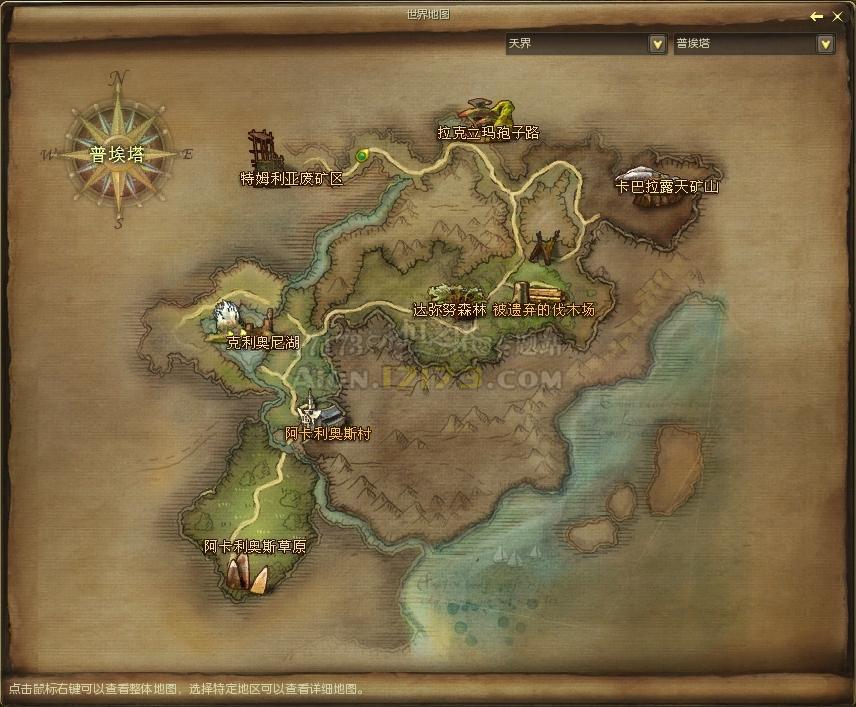Select 被遗弃的伐木场 location
The image size is (856, 707).
543,310
